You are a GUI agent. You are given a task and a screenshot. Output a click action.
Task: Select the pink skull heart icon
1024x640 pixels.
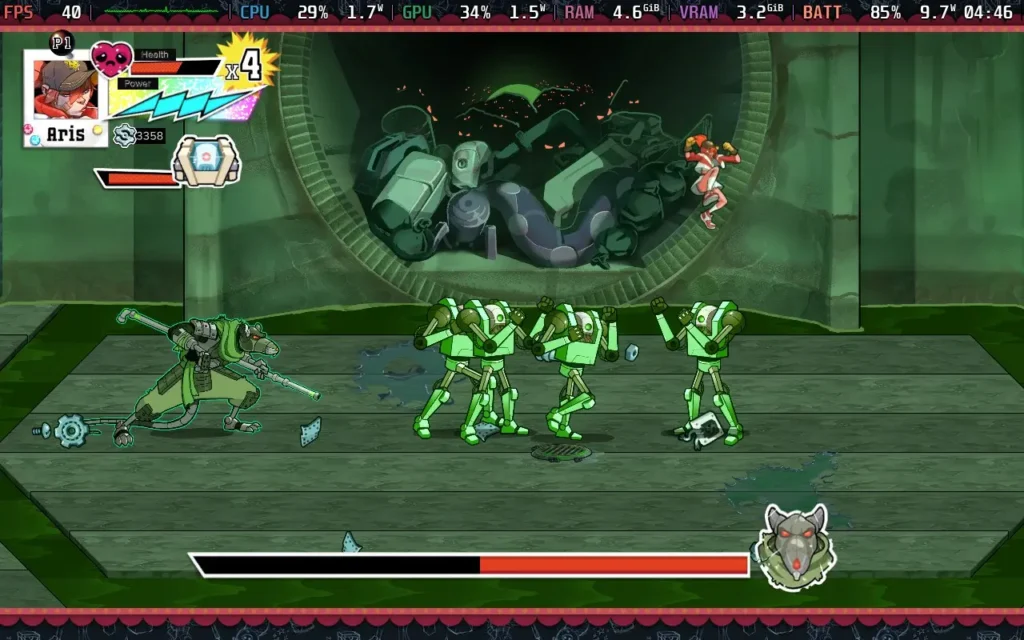click(x=110, y=60)
